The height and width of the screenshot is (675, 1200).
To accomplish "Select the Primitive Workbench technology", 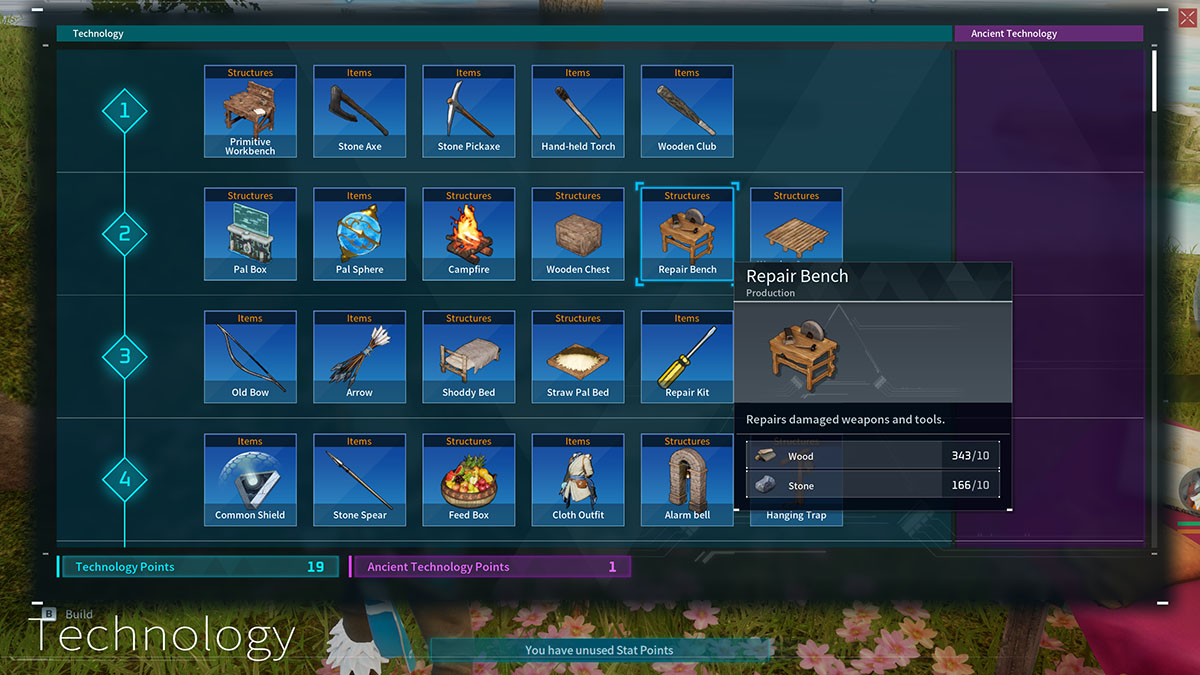I will pos(250,111).
